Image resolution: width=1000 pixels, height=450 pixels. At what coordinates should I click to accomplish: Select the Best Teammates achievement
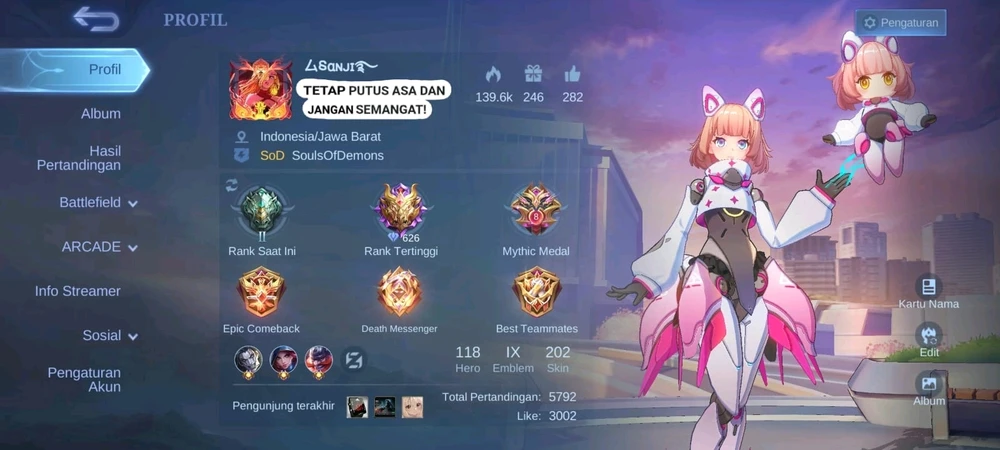[x=536, y=293]
